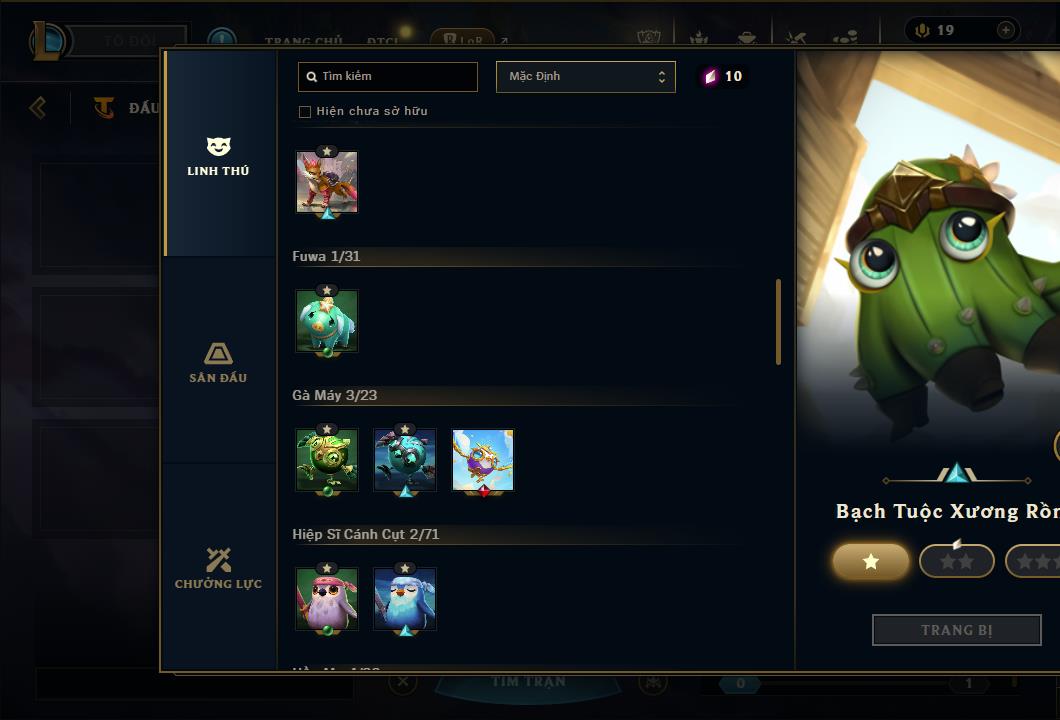Click the back arrow on the left
The image size is (1060, 720).
pyautogui.click(x=38, y=107)
